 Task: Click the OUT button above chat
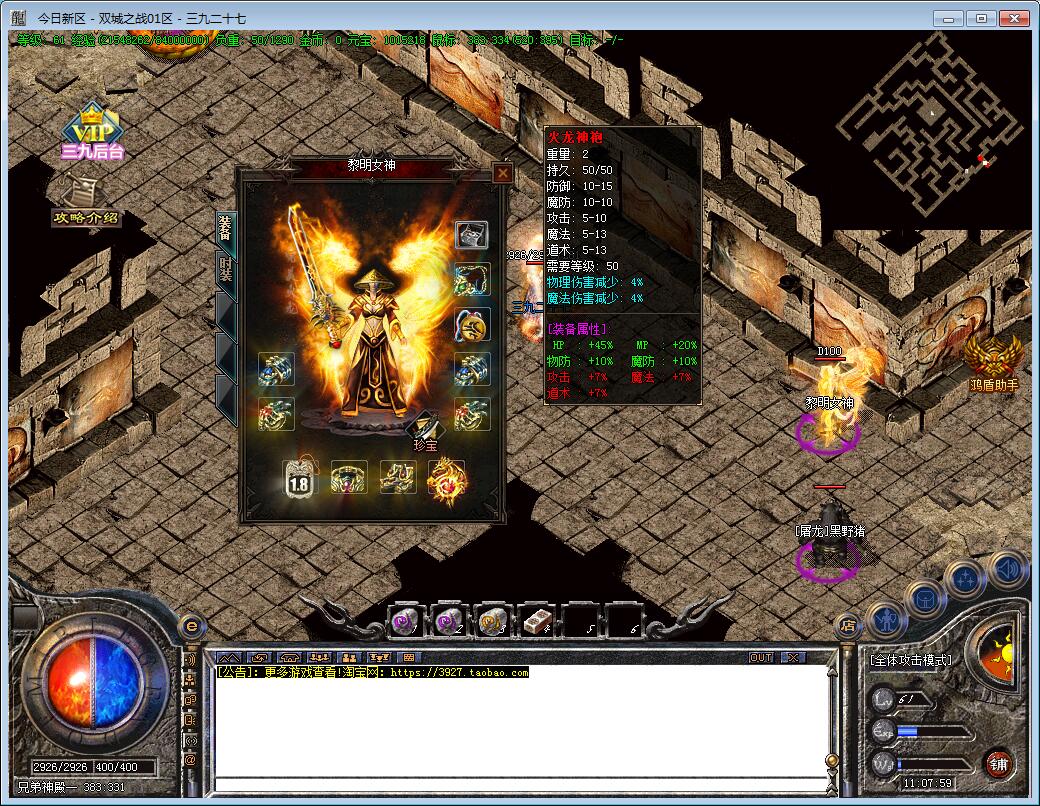click(x=761, y=657)
